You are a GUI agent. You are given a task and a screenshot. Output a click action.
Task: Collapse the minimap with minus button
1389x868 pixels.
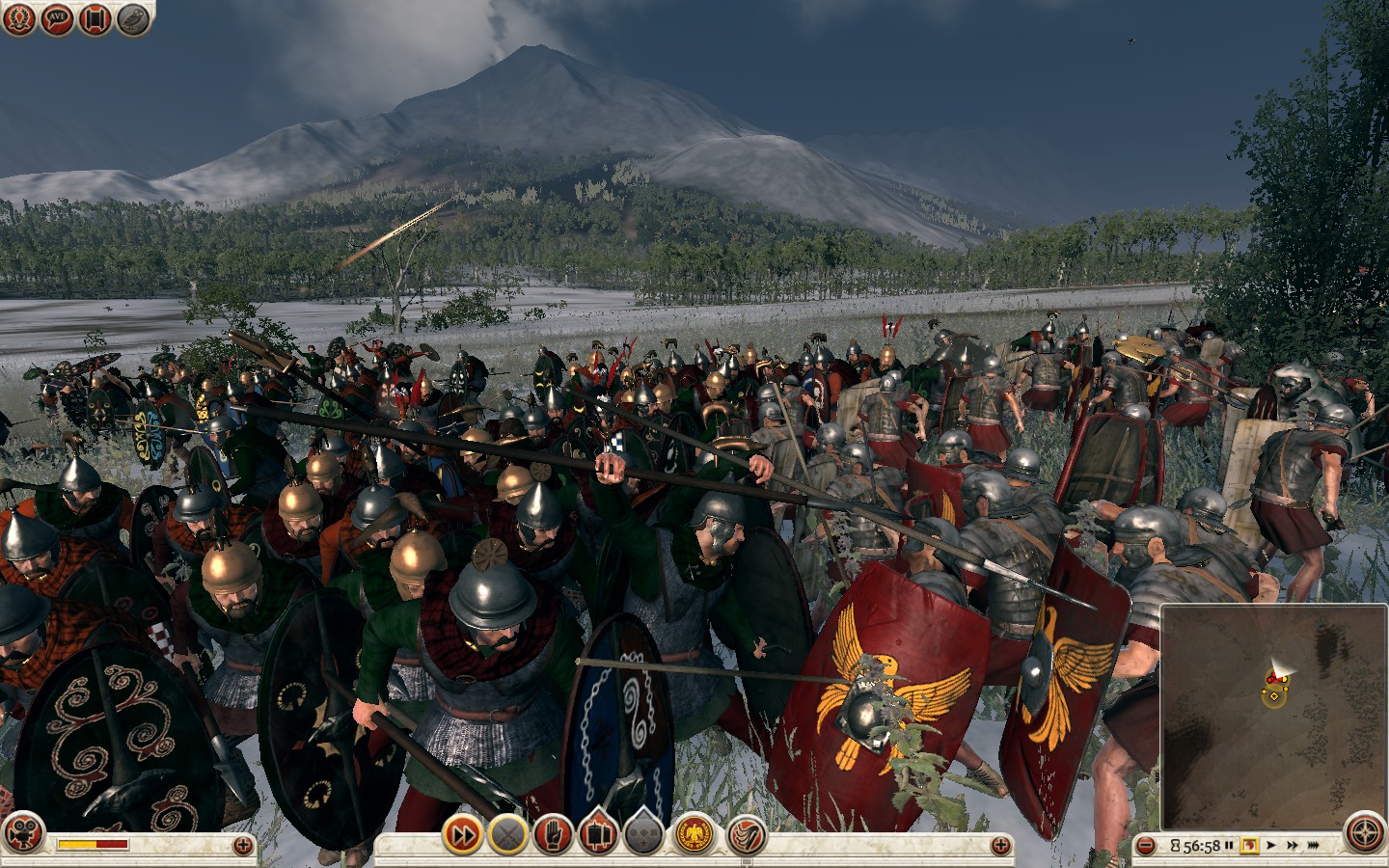click(1146, 846)
